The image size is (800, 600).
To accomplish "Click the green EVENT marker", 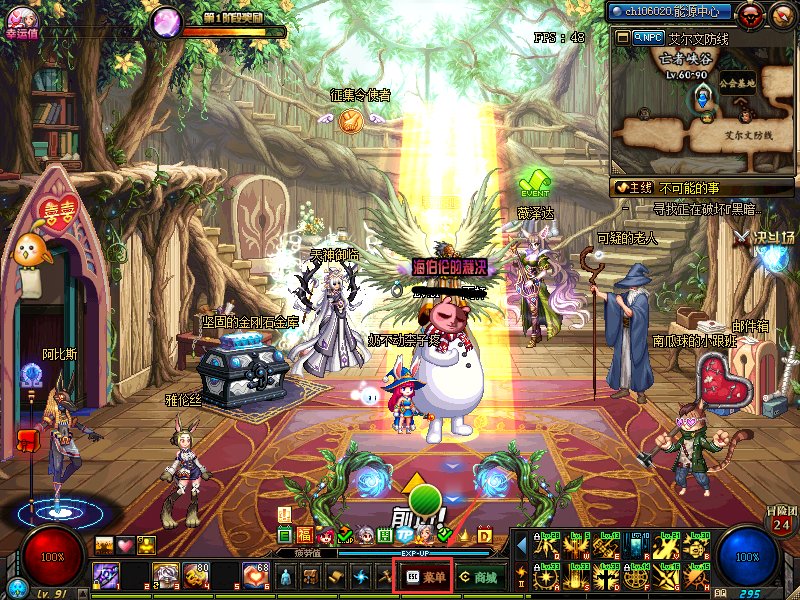I will click(535, 183).
